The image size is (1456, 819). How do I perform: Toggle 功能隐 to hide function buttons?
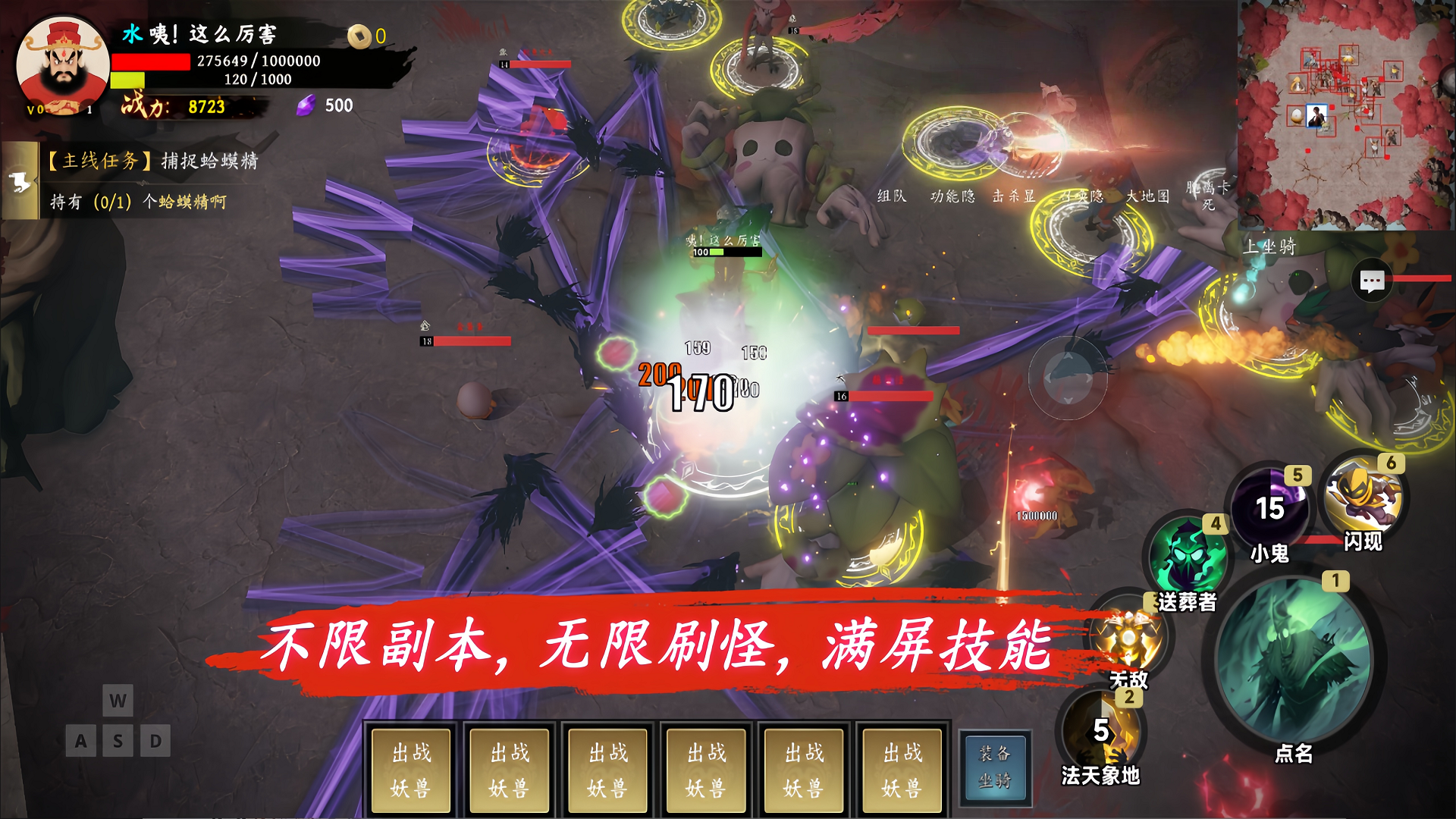[953, 196]
